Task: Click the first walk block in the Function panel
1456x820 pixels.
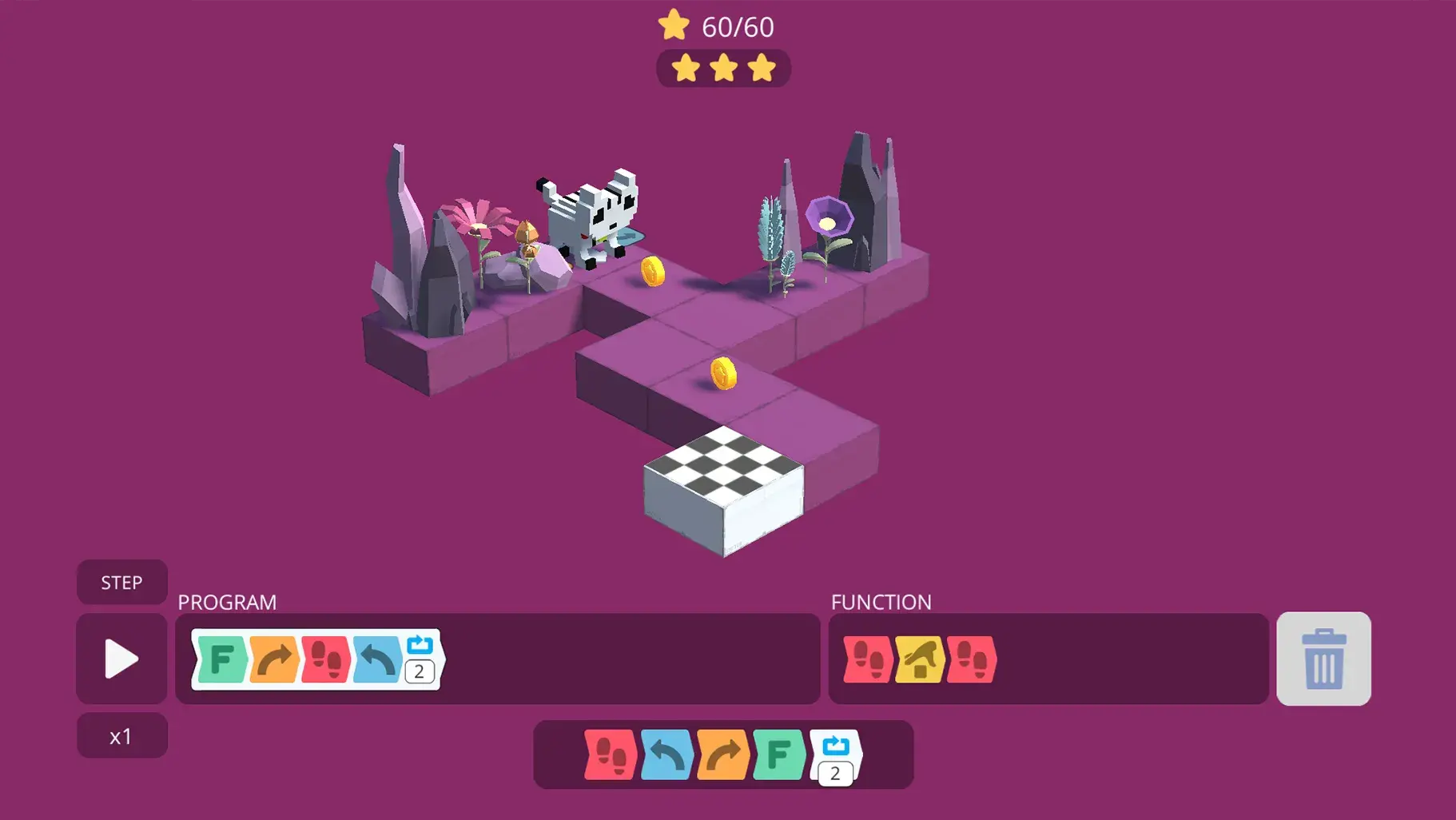Action: click(869, 660)
